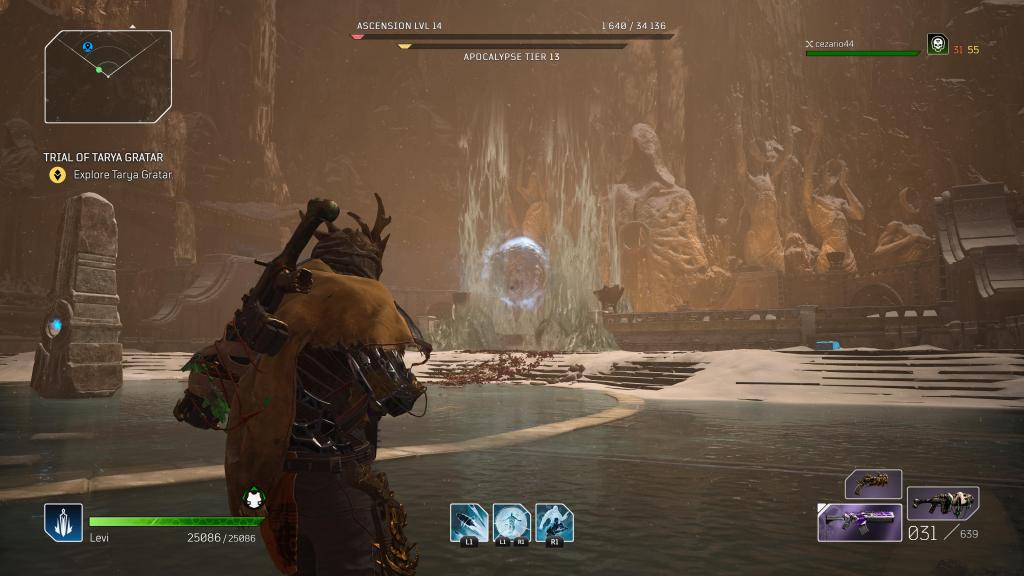The image size is (1024, 576).
Task: Select the purple assault rifle slot
Action: tap(860, 522)
